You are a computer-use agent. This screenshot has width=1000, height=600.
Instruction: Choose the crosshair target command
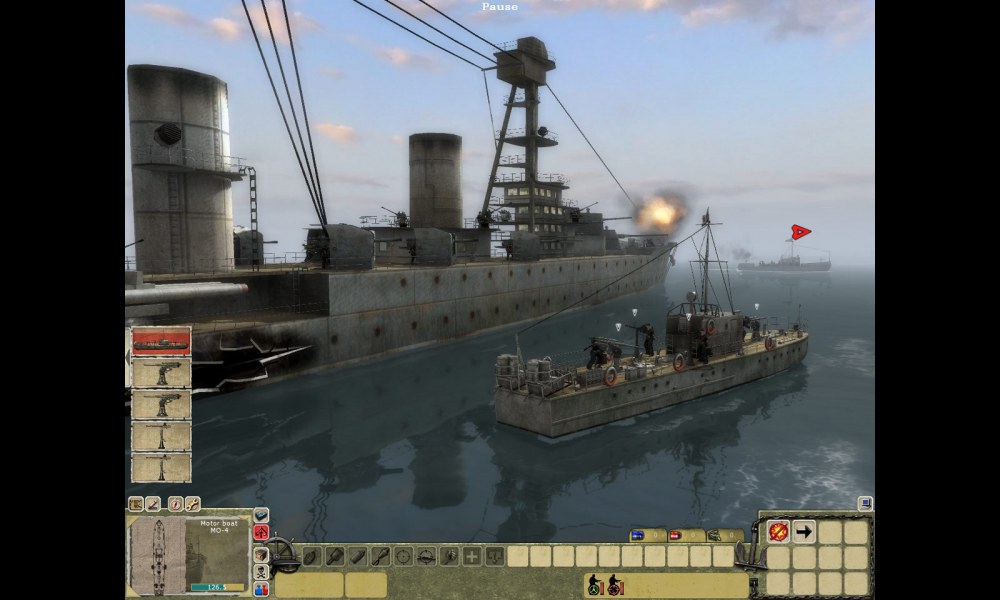tap(403, 556)
